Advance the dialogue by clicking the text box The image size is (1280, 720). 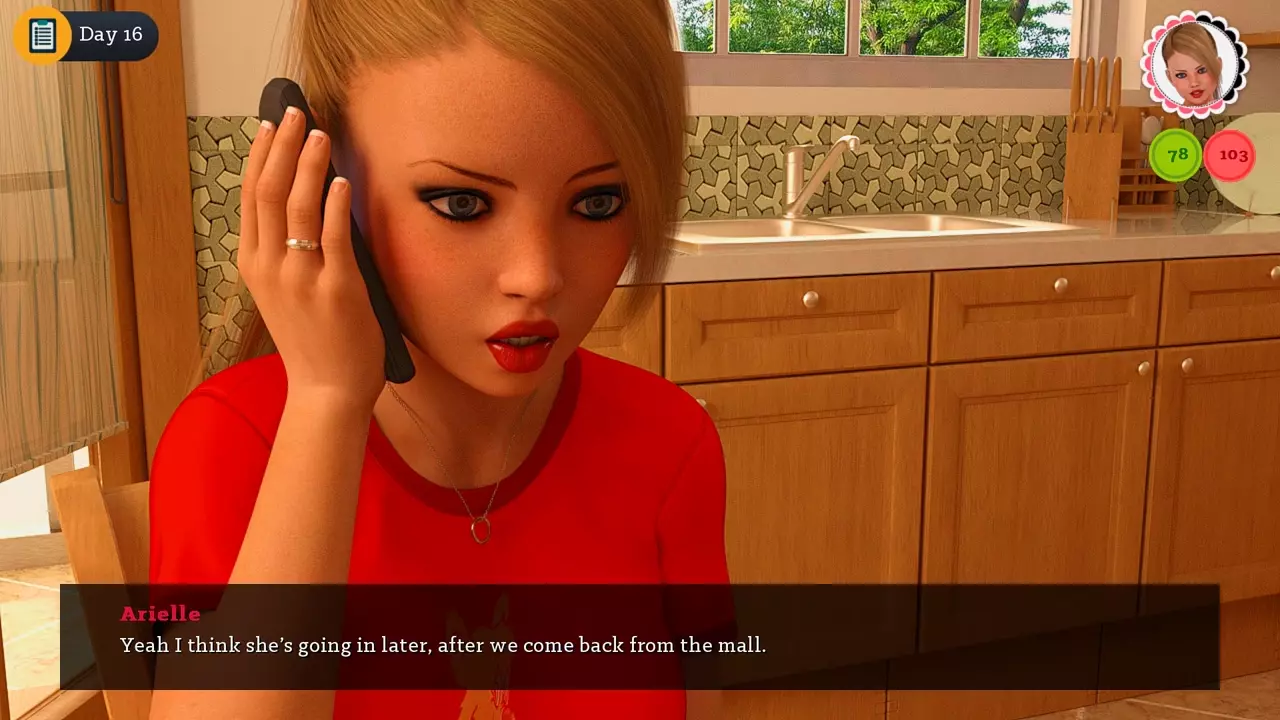coord(640,637)
